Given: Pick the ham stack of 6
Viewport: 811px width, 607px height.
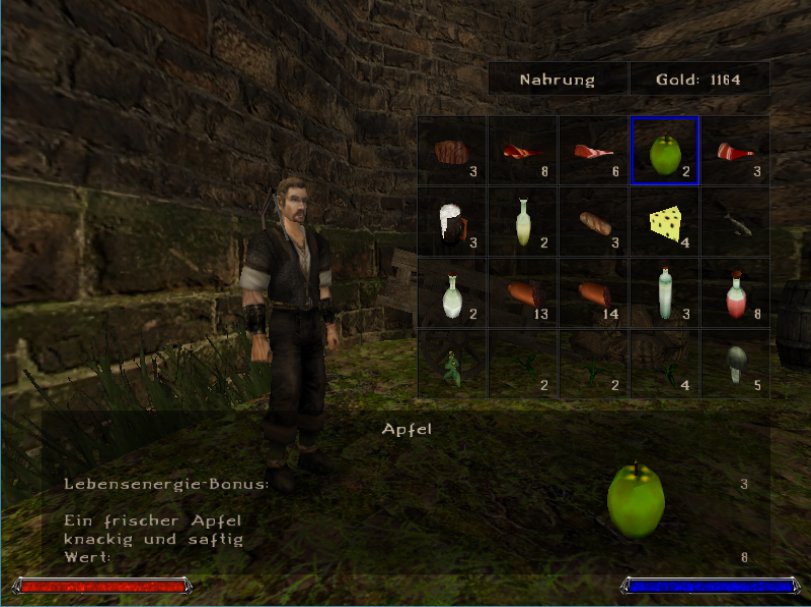Looking at the screenshot, I should tap(593, 151).
